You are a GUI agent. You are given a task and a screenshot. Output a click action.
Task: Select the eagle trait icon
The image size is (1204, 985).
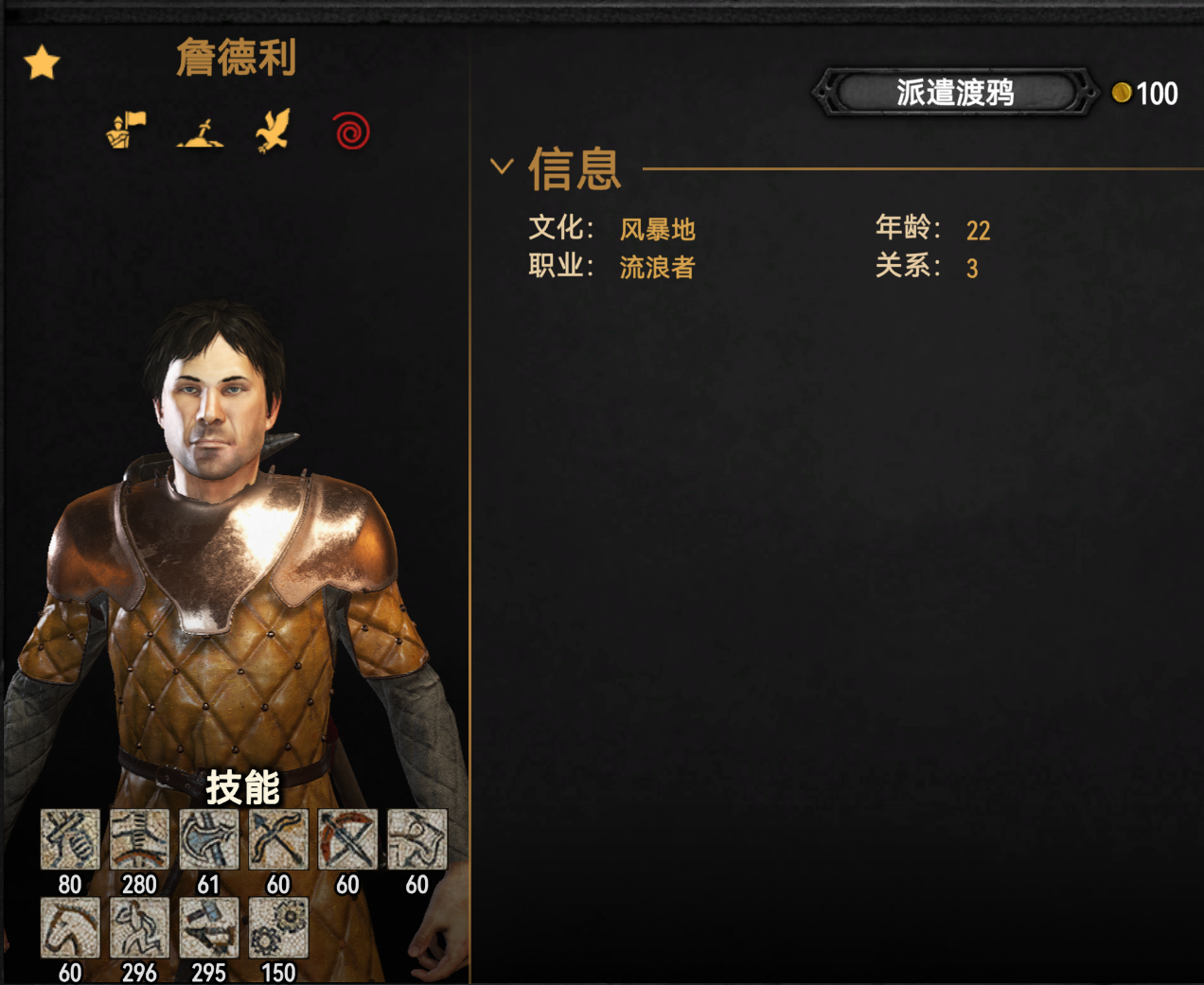pos(274,131)
